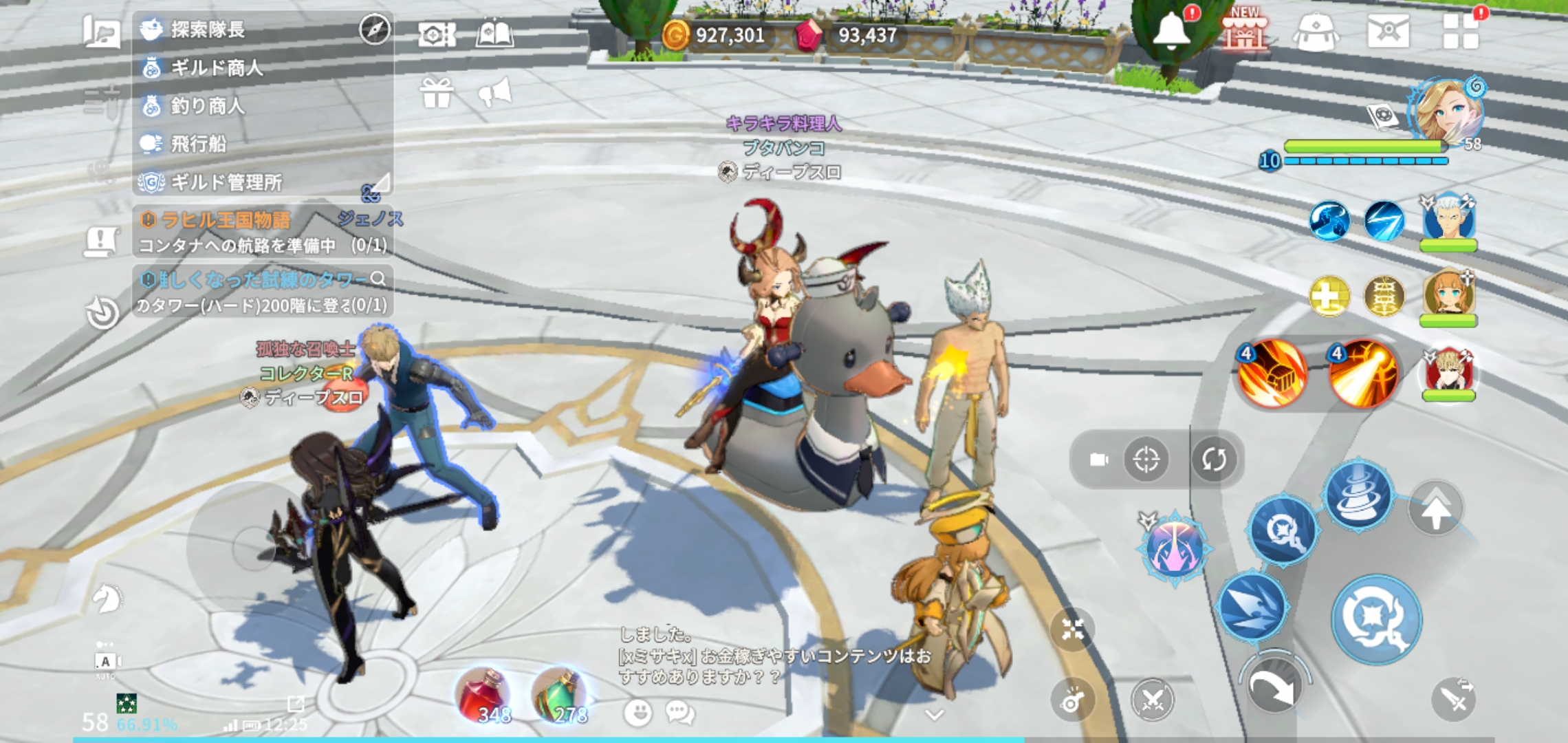1568x743 pixels.
Task: Open ギルド管理所 entry
Action: click(x=225, y=182)
